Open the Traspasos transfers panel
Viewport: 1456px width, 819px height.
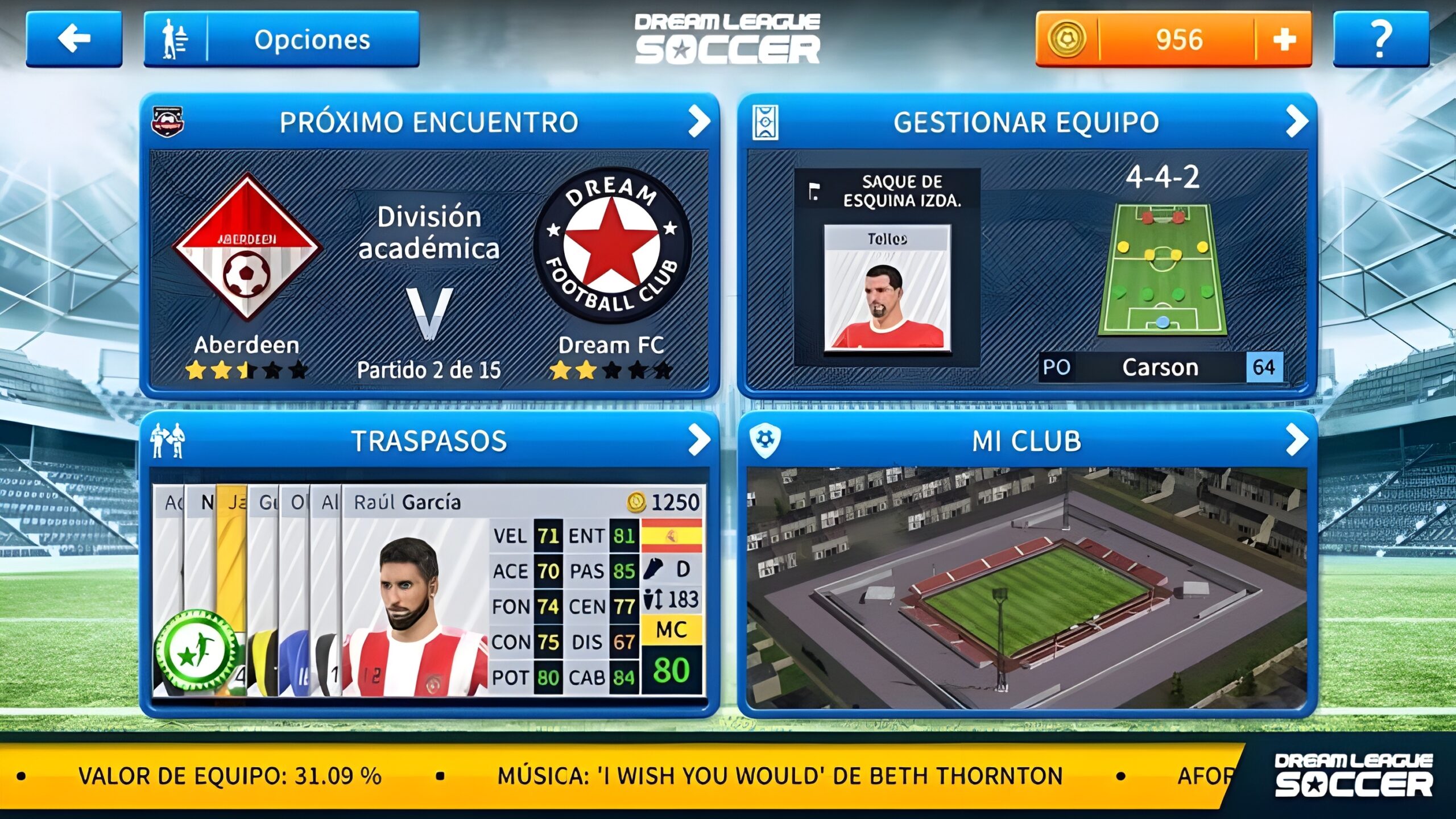pos(429,440)
